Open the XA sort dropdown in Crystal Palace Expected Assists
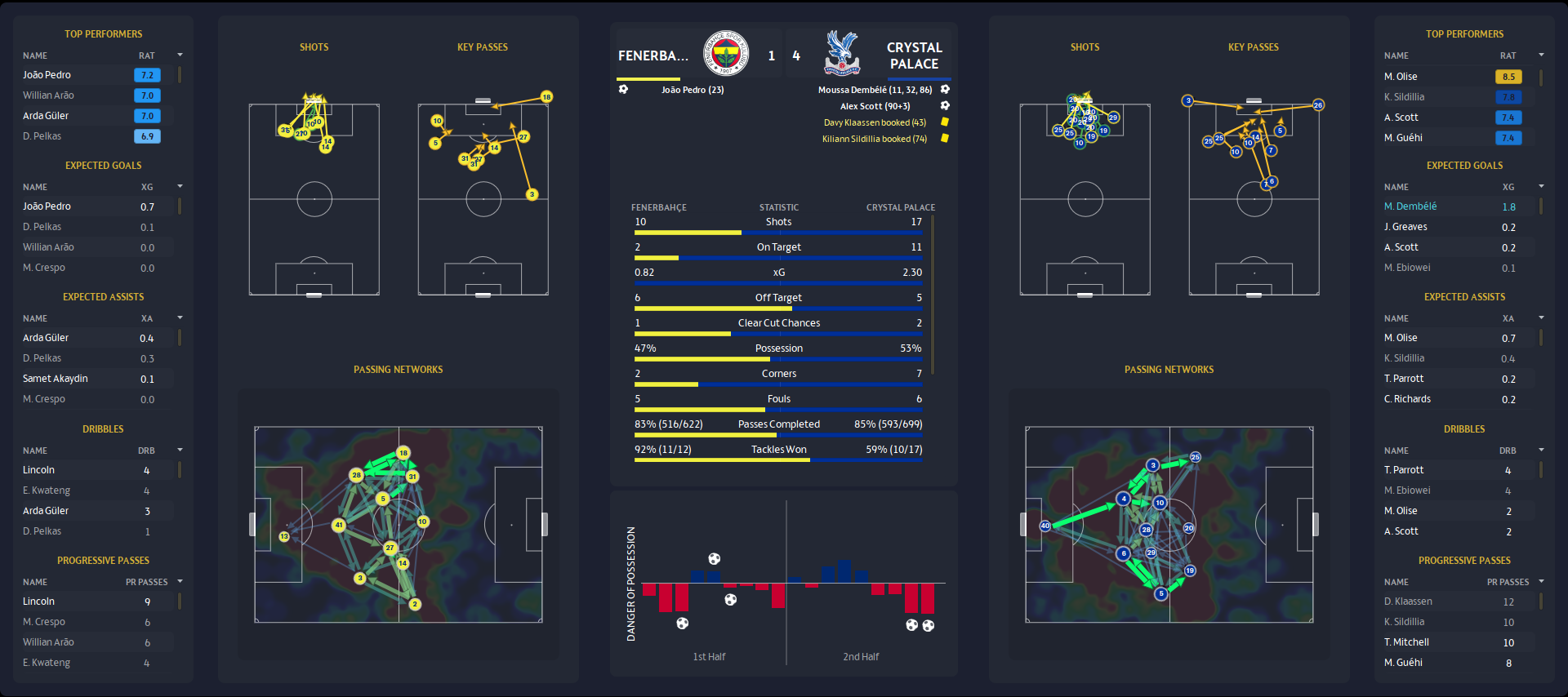 pos(1541,318)
